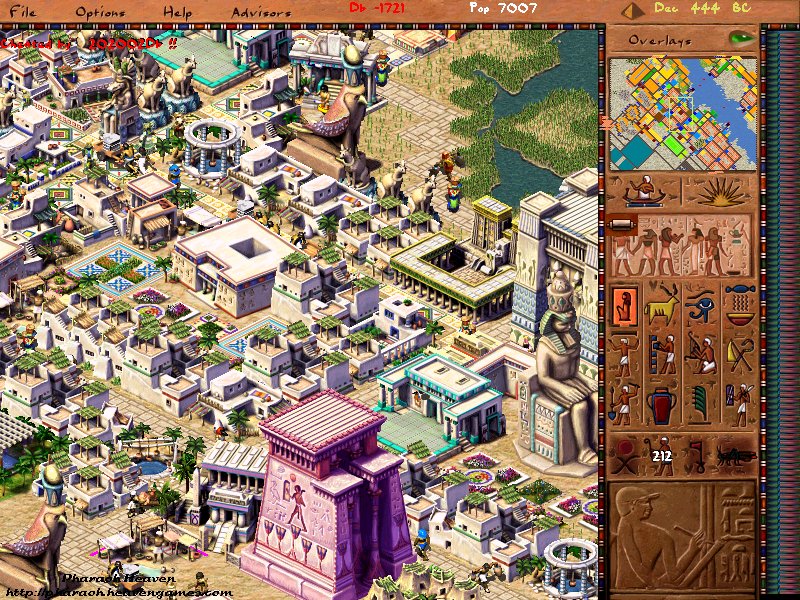800x600 pixels.
Task: Open the messages button showing 212
Action: click(x=662, y=456)
